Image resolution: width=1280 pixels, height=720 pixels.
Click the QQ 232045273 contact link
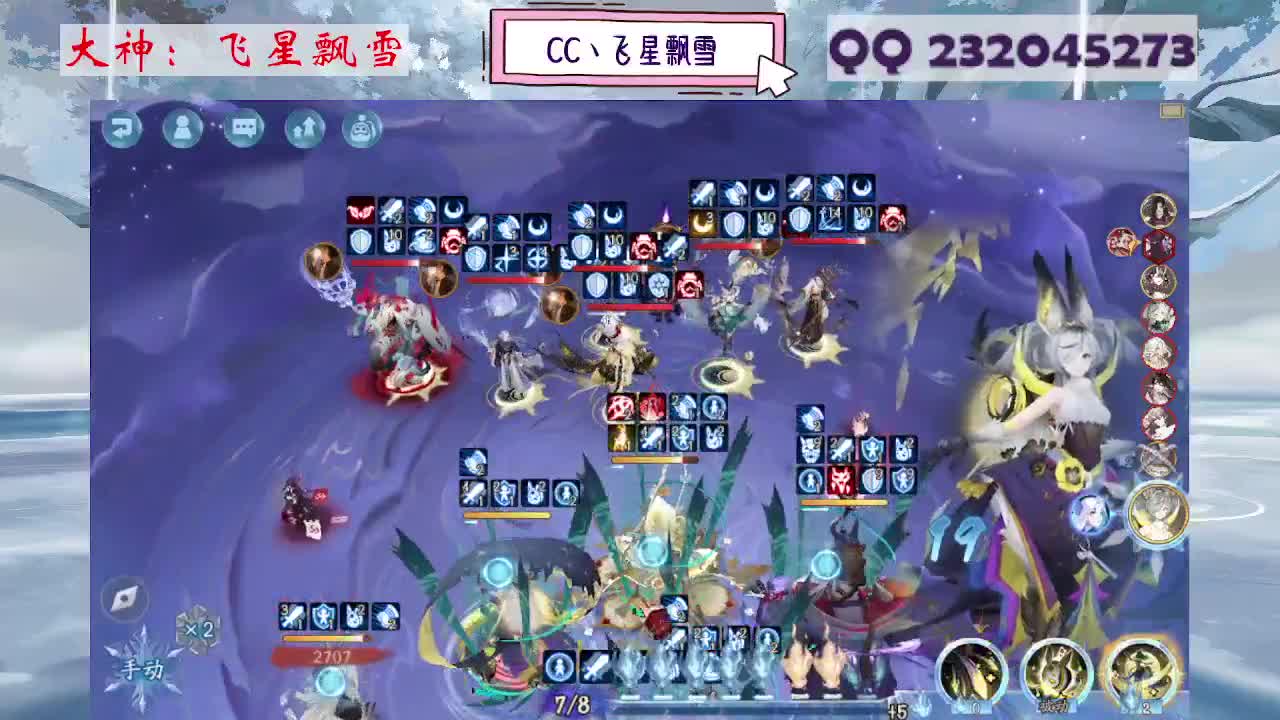pos(1012,47)
